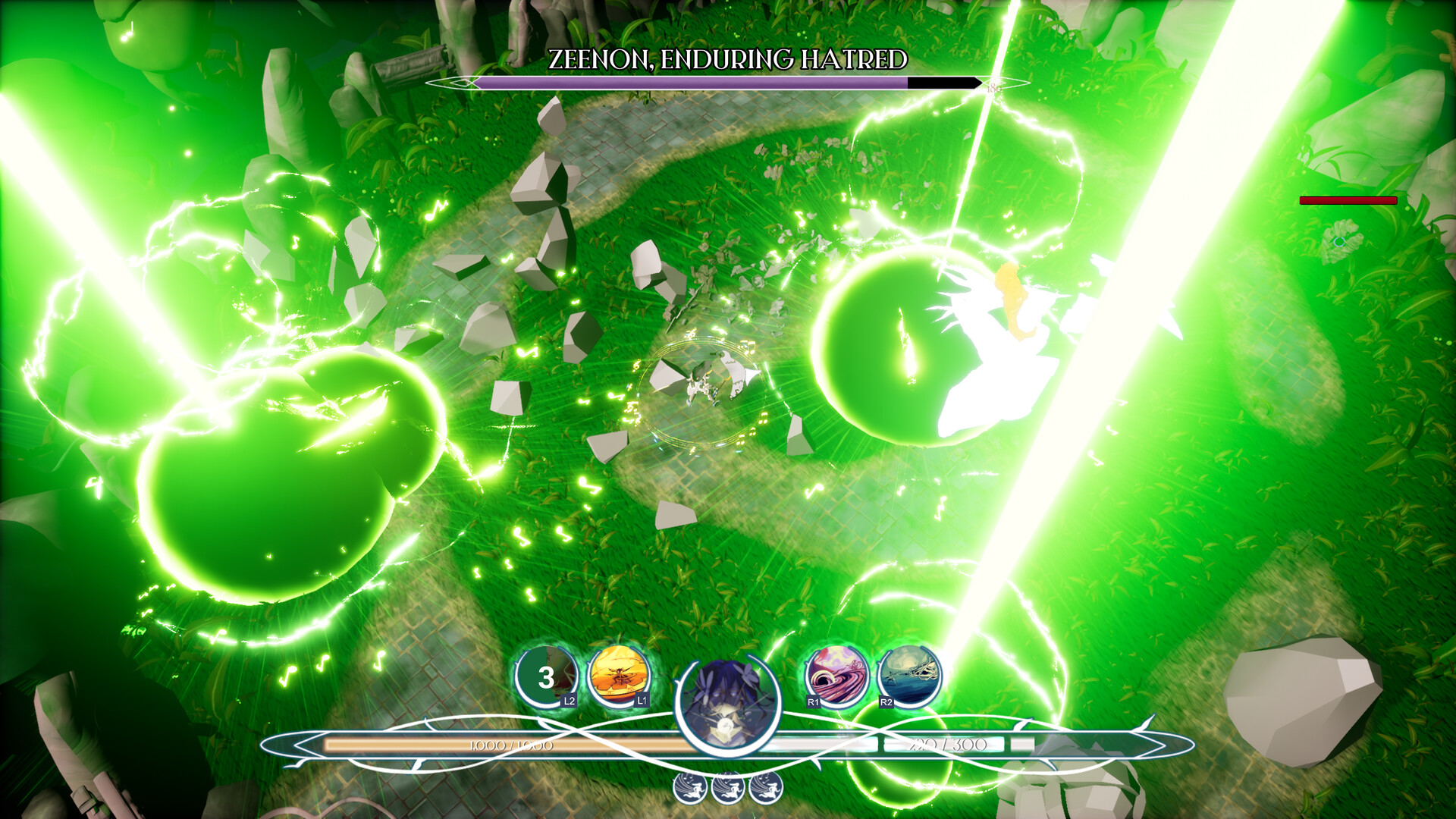The height and width of the screenshot is (819, 1456).
Task: Select the ability showing a 3 cooldown
Action: (x=546, y=676)
